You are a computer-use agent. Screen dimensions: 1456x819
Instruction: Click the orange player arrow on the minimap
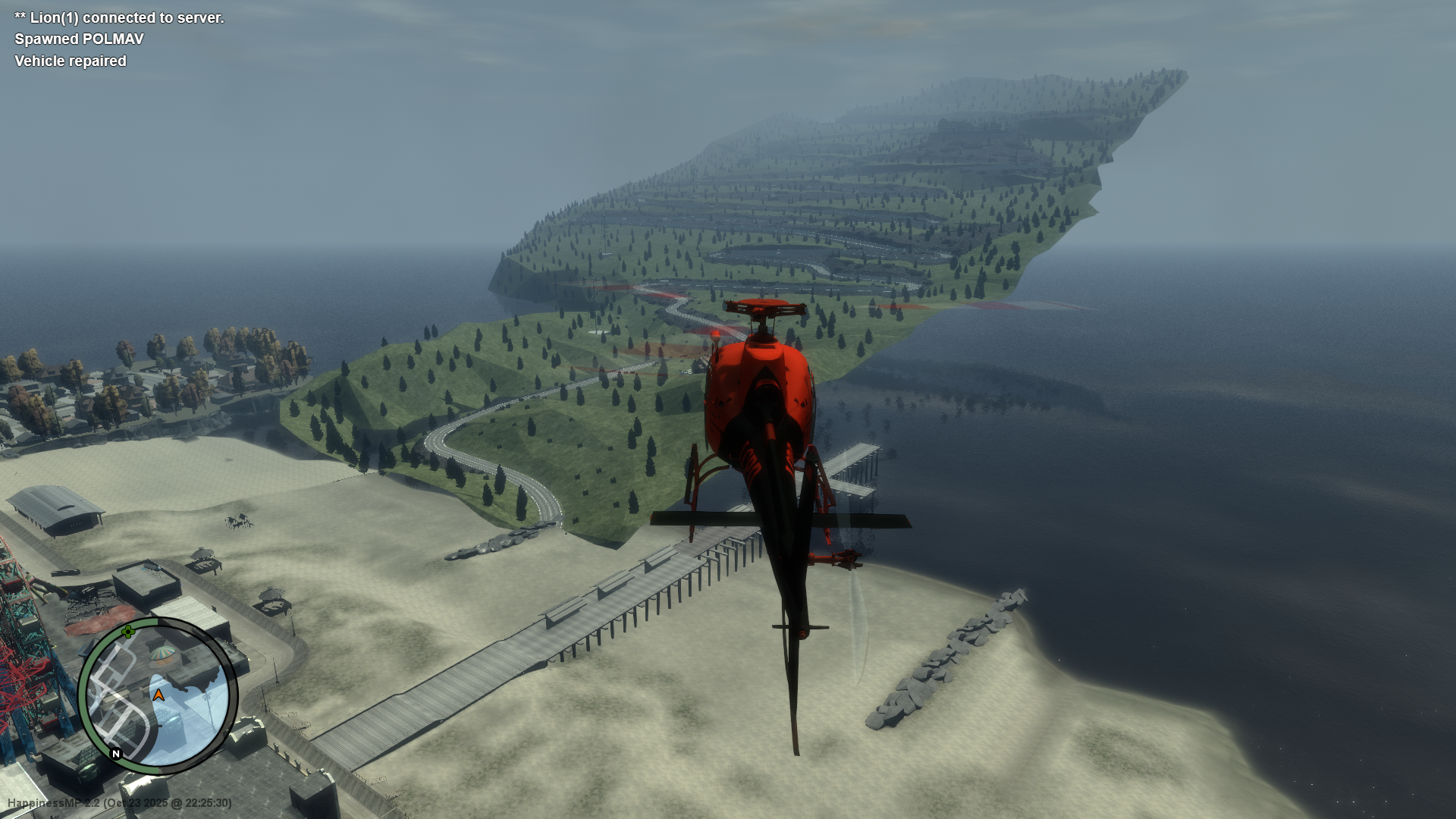158,695
